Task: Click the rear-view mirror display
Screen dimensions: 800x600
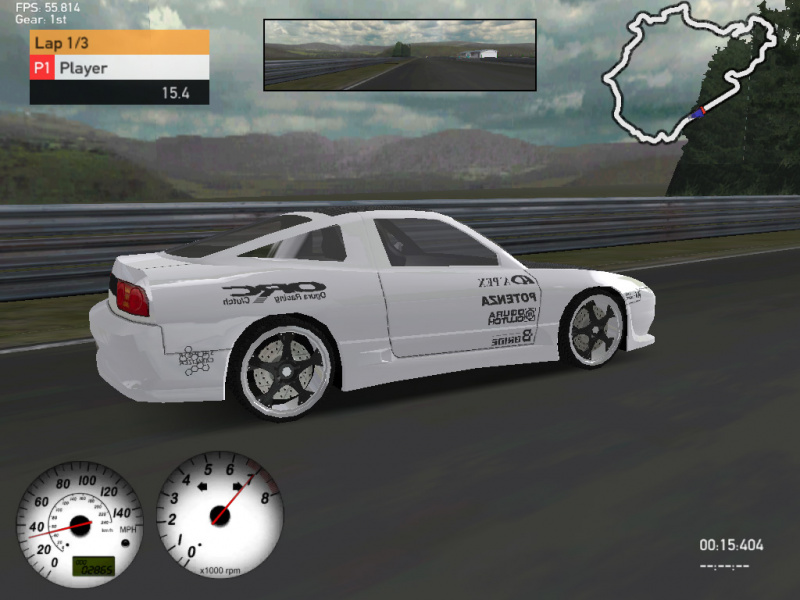Action: (399, 55)
